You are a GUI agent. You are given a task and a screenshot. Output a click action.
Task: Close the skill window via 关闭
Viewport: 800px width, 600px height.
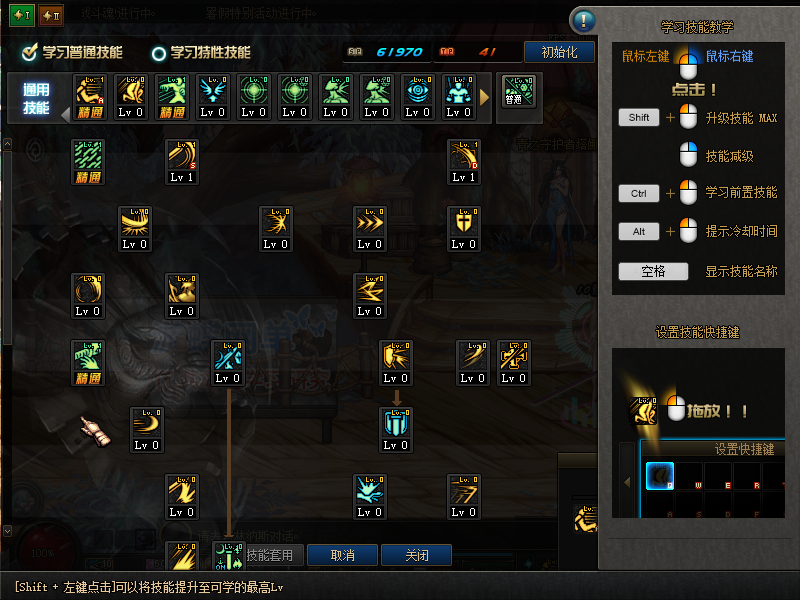click(417, 555)
